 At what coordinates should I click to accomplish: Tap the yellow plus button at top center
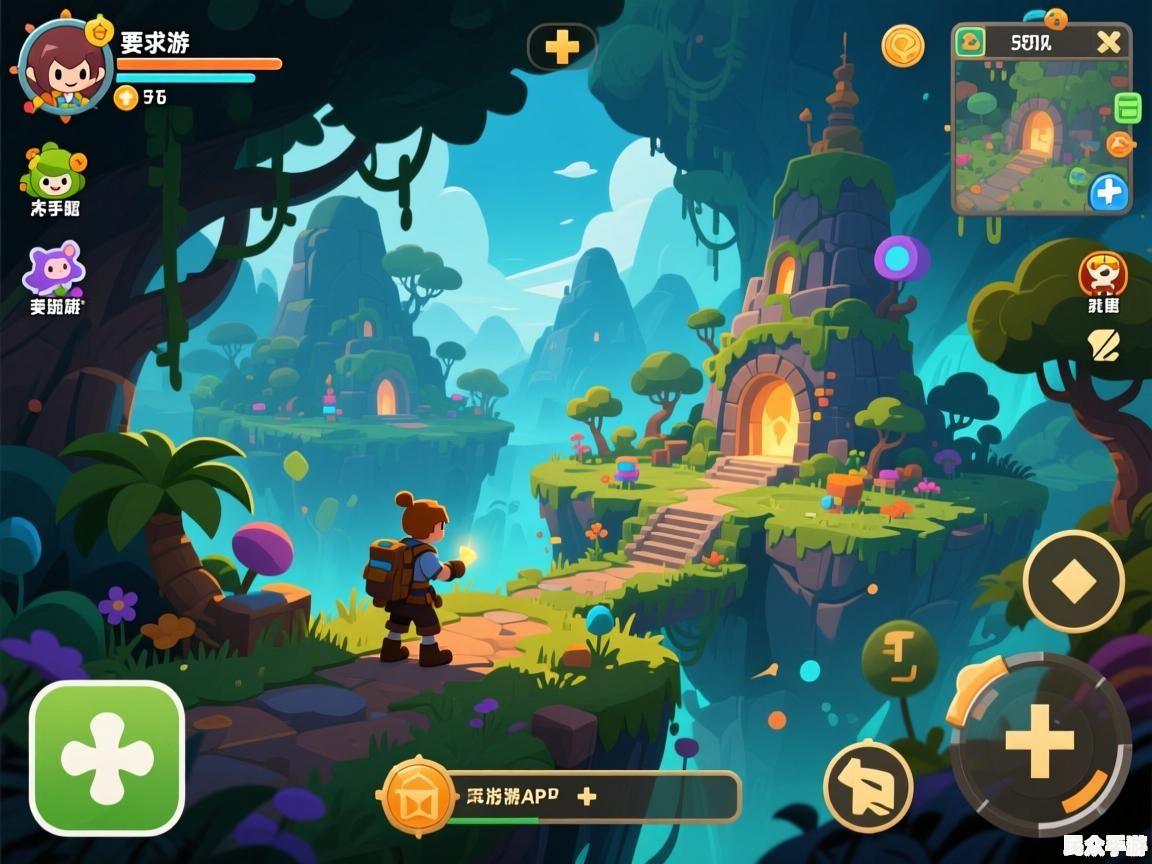point(562,46)
